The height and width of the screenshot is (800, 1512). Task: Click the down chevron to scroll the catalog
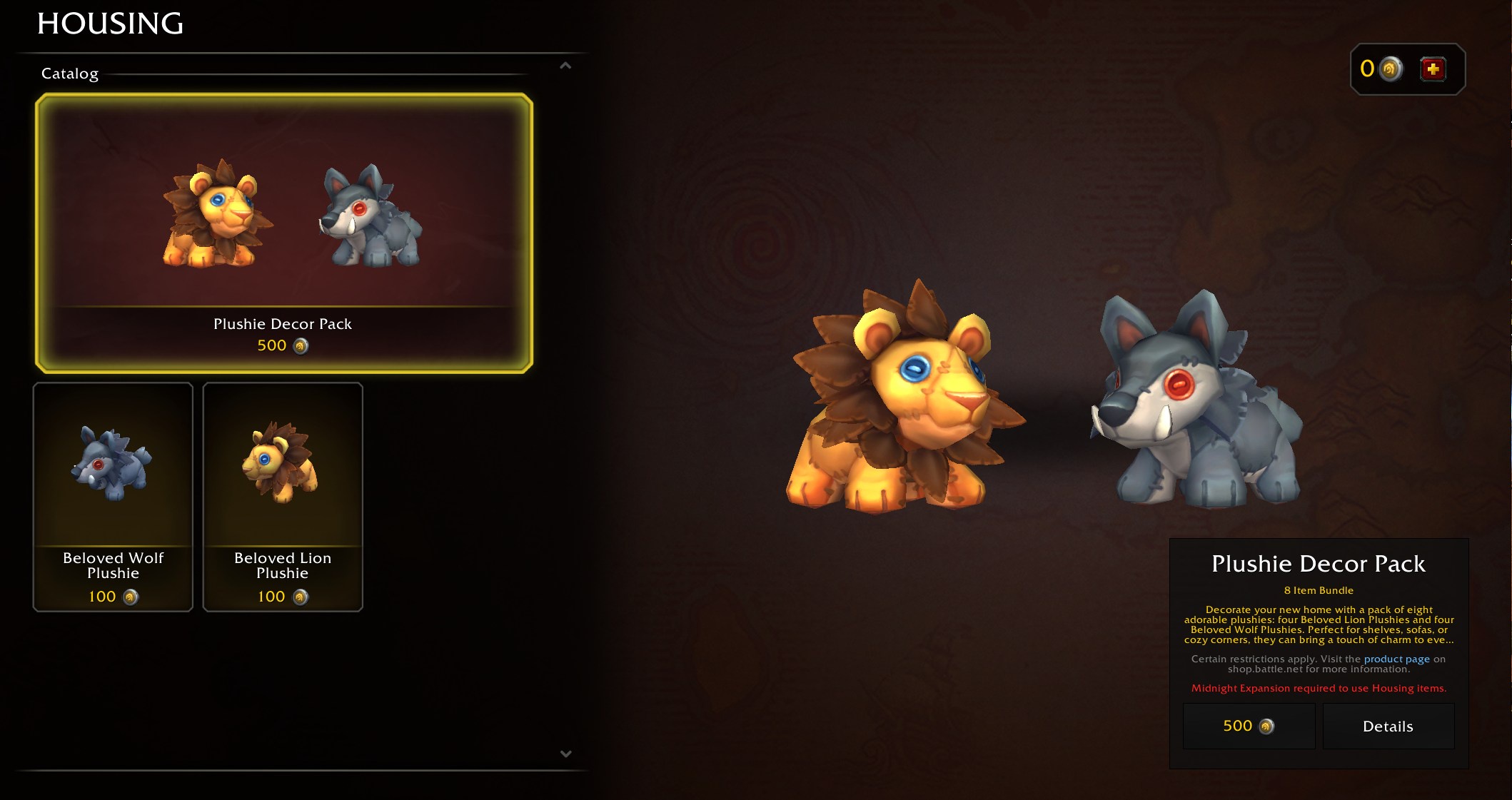point(565,753)
